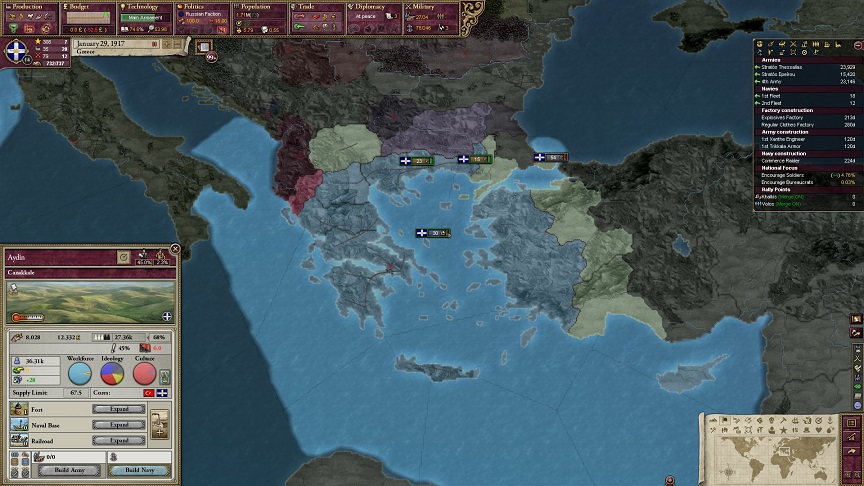The height and width of the screenshot is (486, 864).
Task: Select the 4th Army outliner entry
Action: tap(790, 81)
